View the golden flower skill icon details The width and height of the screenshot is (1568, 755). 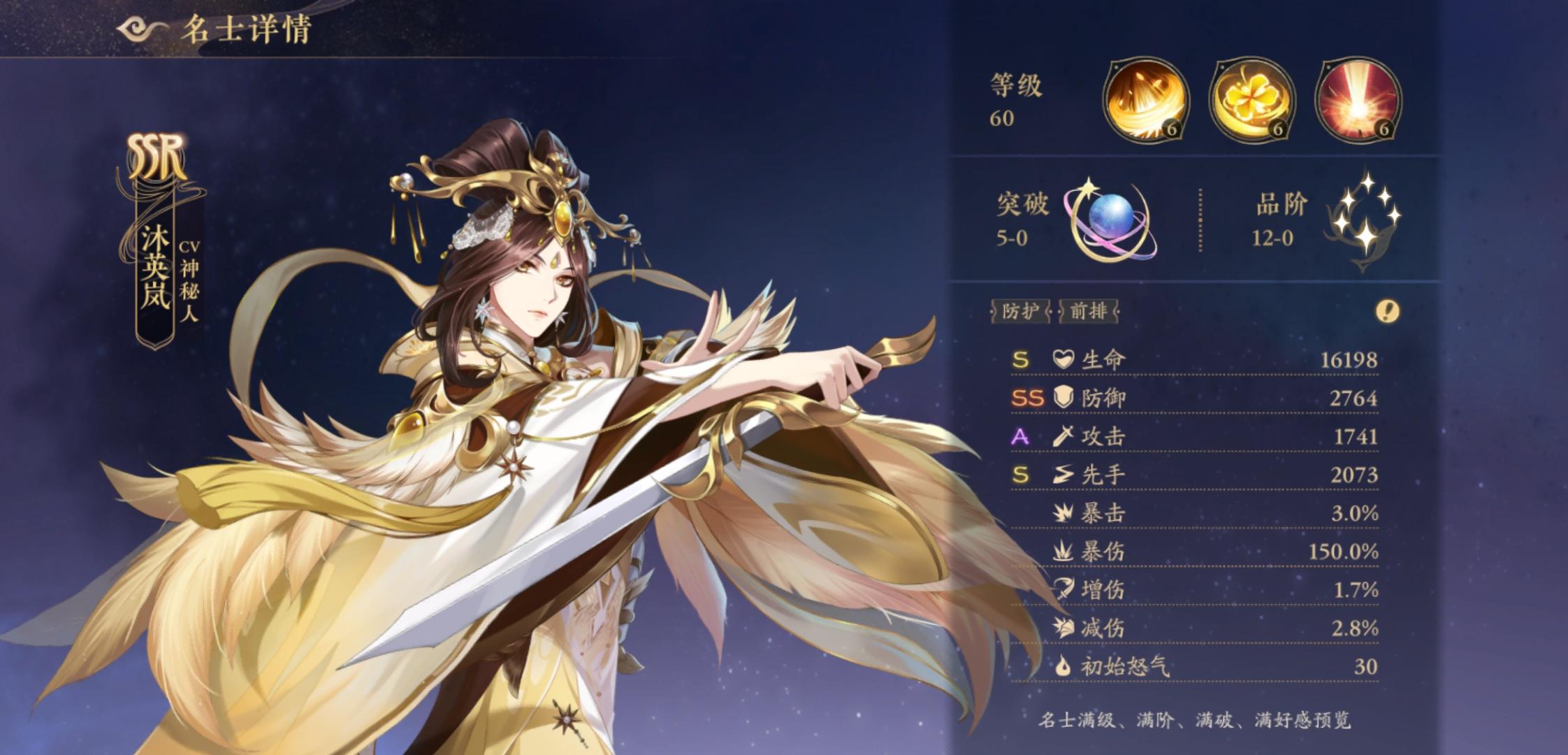(1251, 101)
